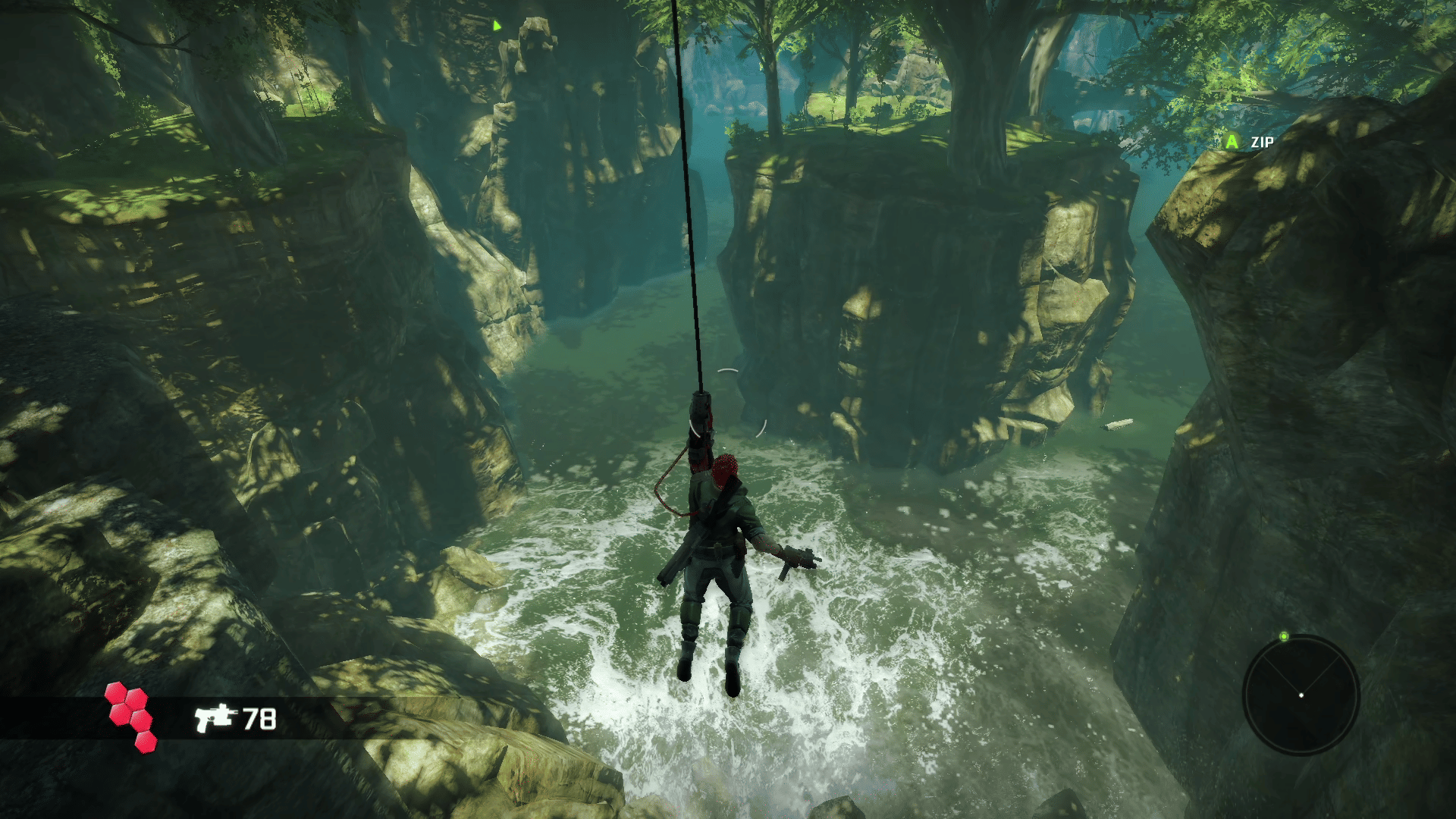Image resolution: width=1456 pixels, height=819 pixels.
Task: Click the circular minimap radar
Action: [1301, 695]
